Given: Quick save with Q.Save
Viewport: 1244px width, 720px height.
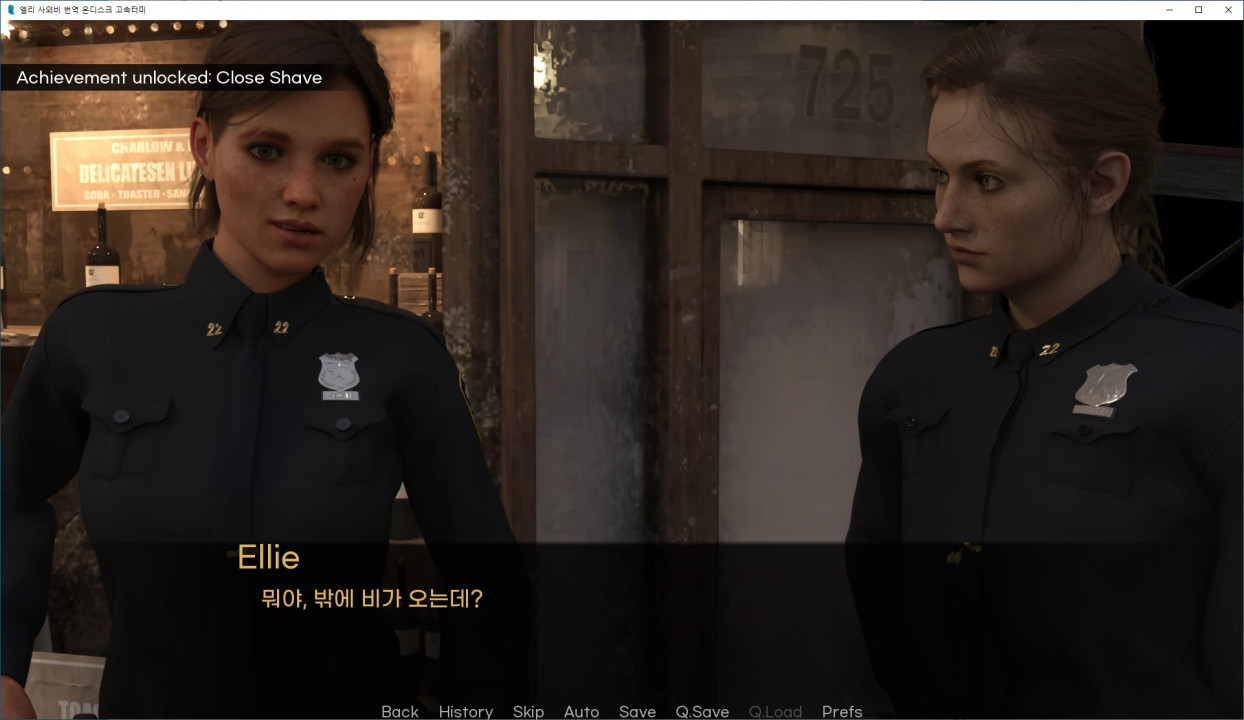Looking at the screenshot, I should (x=702, y=711).
